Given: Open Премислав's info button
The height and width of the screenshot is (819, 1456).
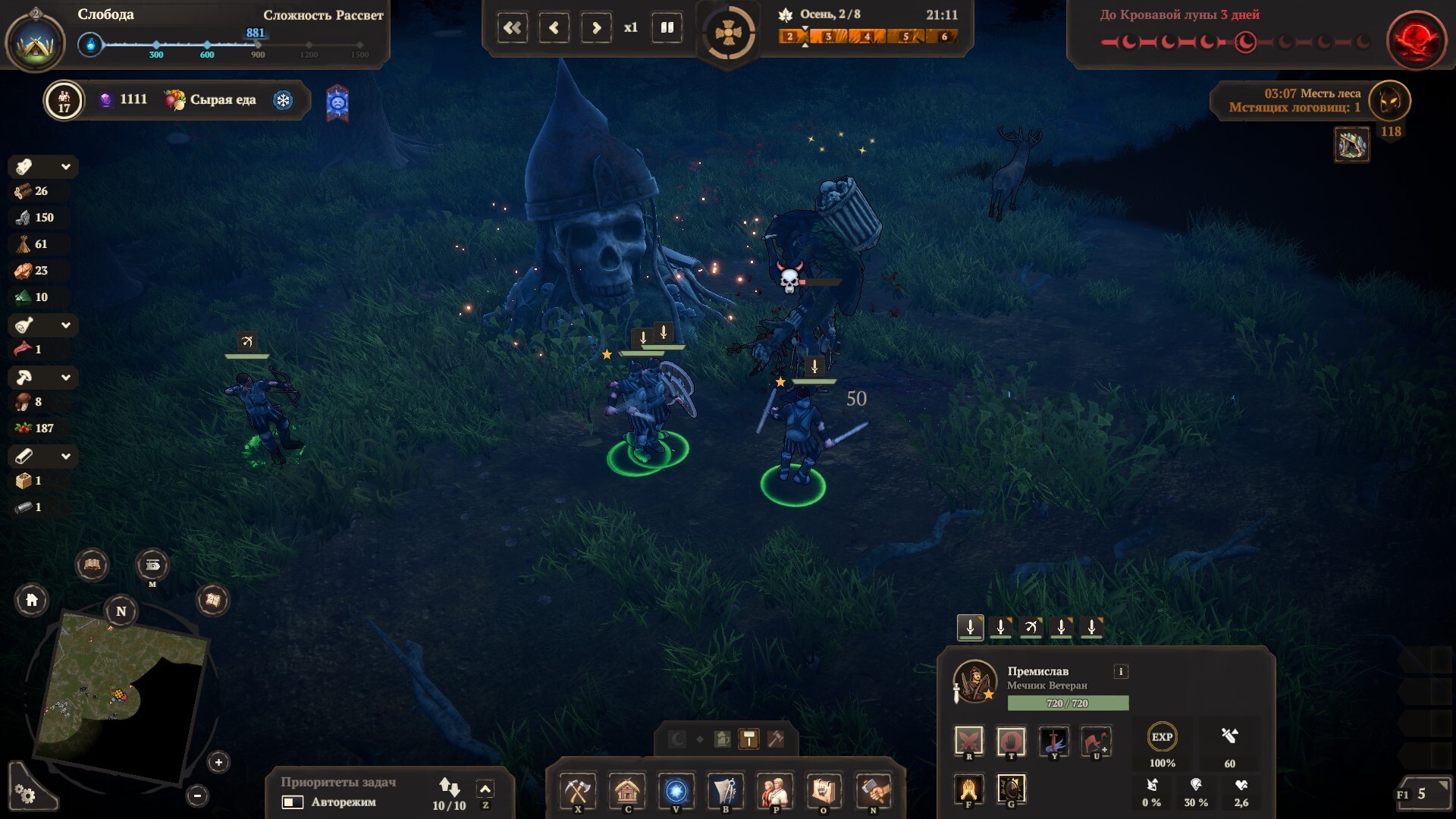Looking at the screenshot, I should (x=1121, y=671).
